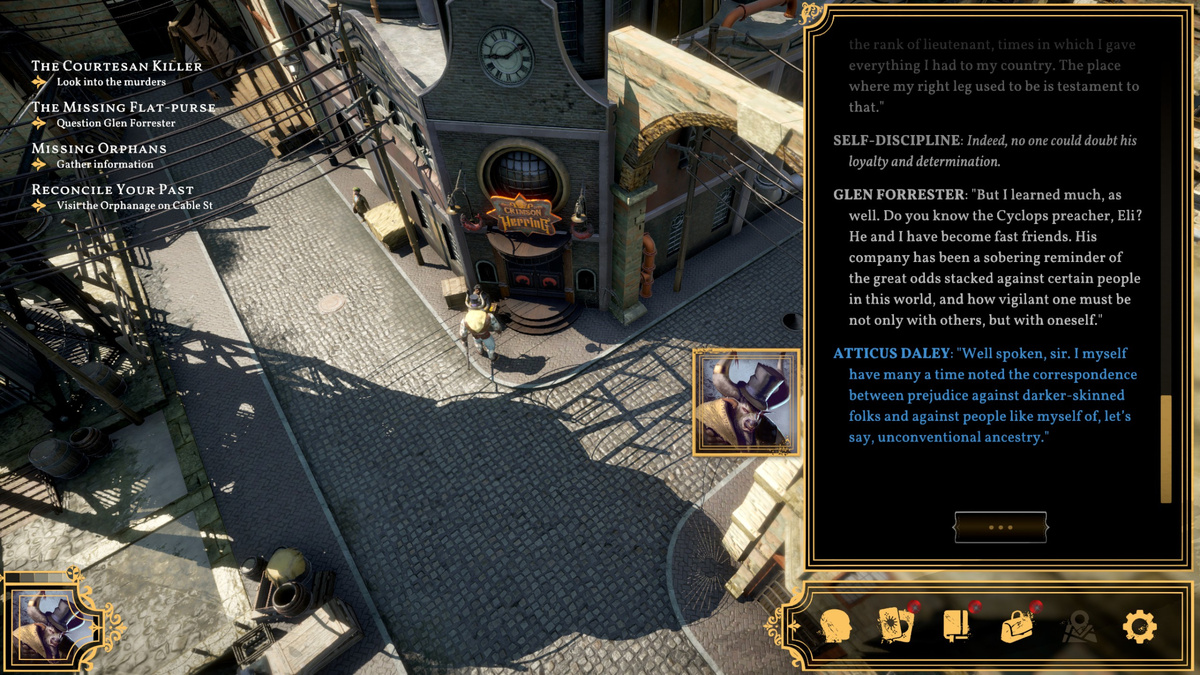
Task: Open the settings gear icon
Action: click(x=1139, y=627)
